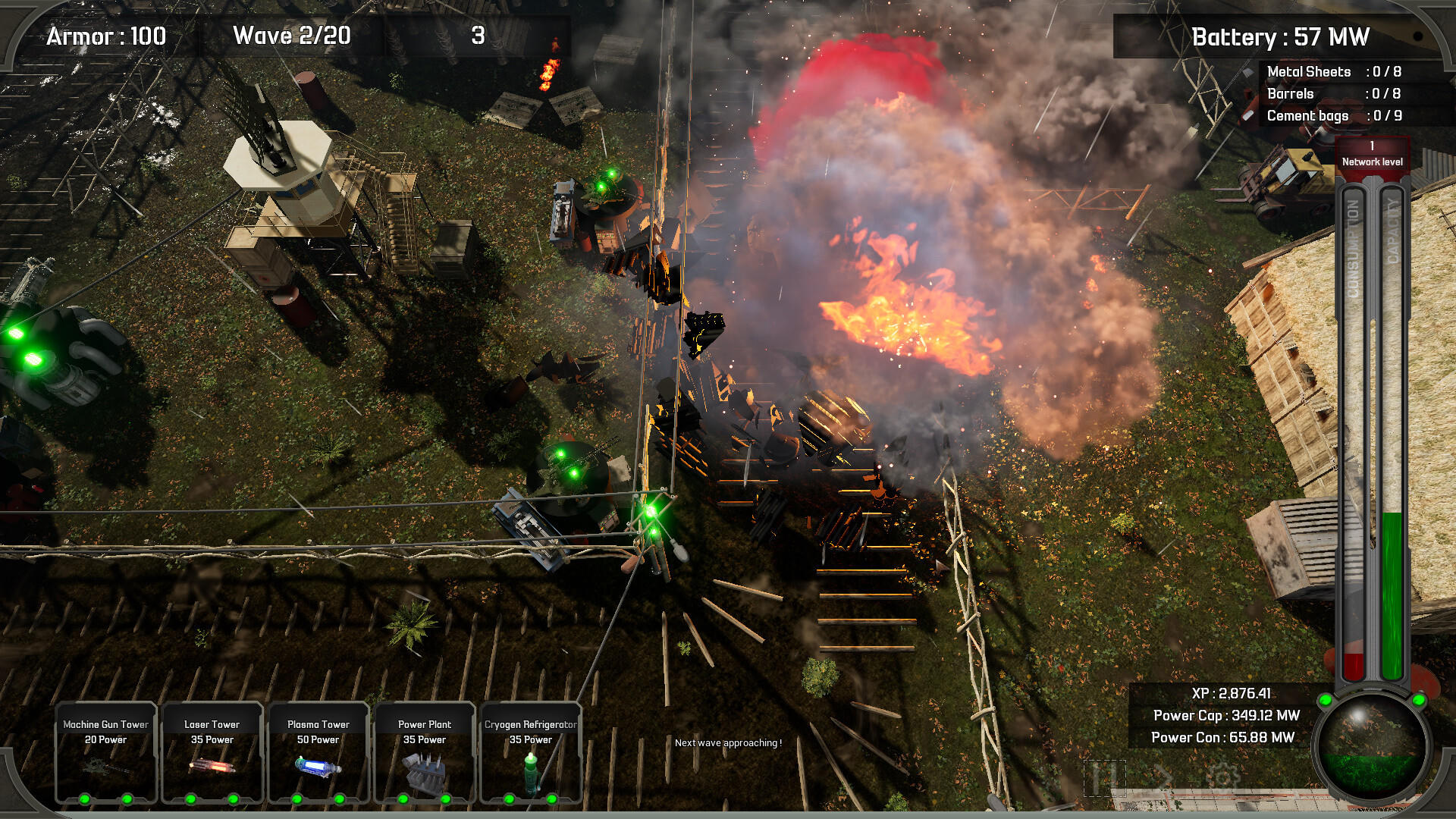Click the play speed arrow button
Screen dimensions: 1456x819
1163,777
